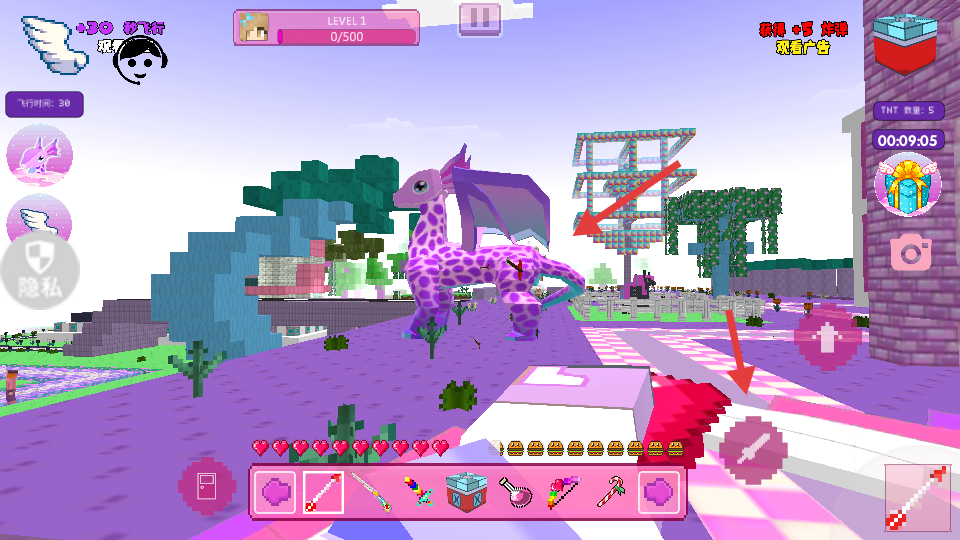
Task: Pause the game with the pause button
Action: point(479,18)
